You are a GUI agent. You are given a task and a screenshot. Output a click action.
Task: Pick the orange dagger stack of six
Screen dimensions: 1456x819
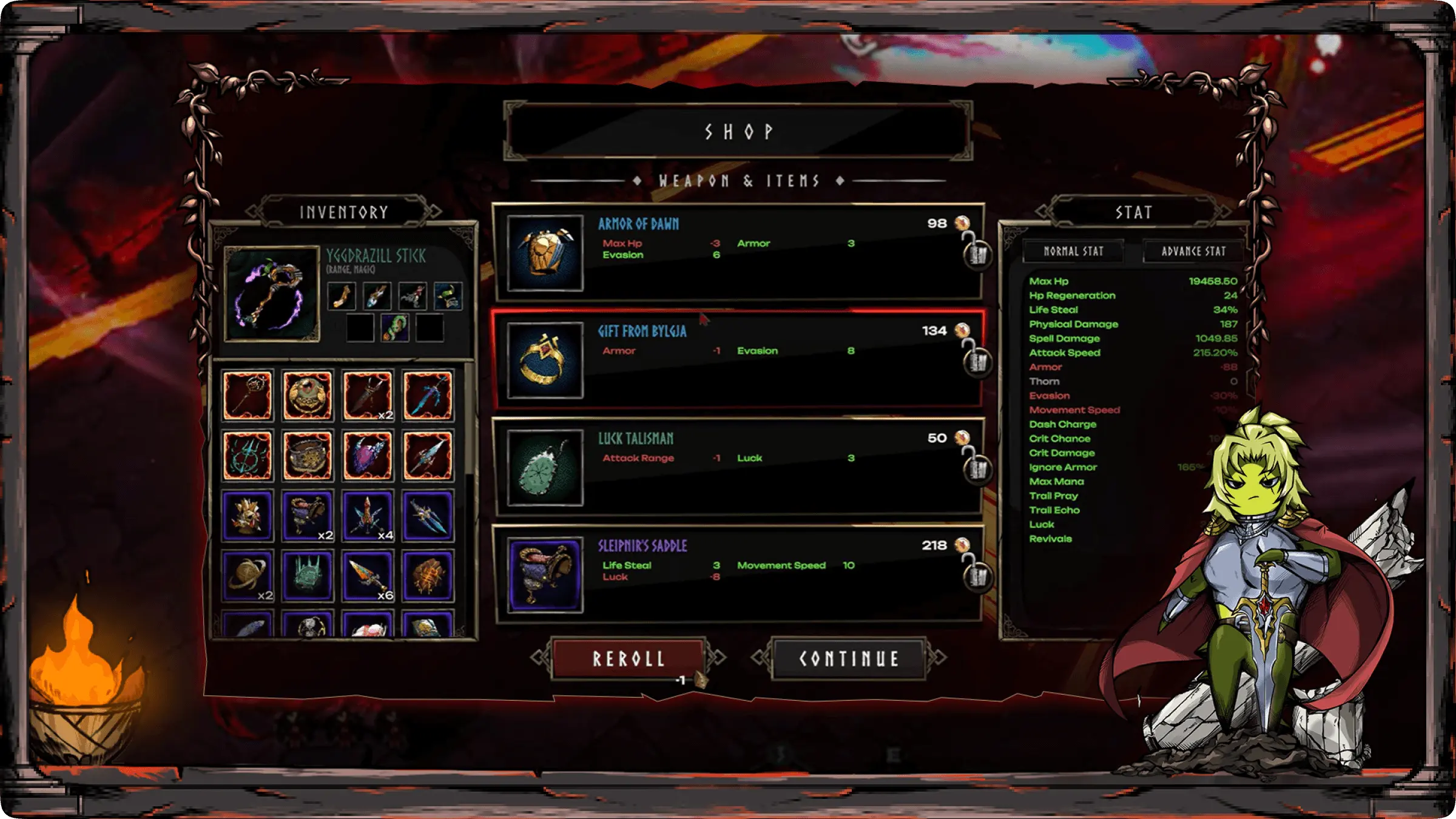click(368, 576)
